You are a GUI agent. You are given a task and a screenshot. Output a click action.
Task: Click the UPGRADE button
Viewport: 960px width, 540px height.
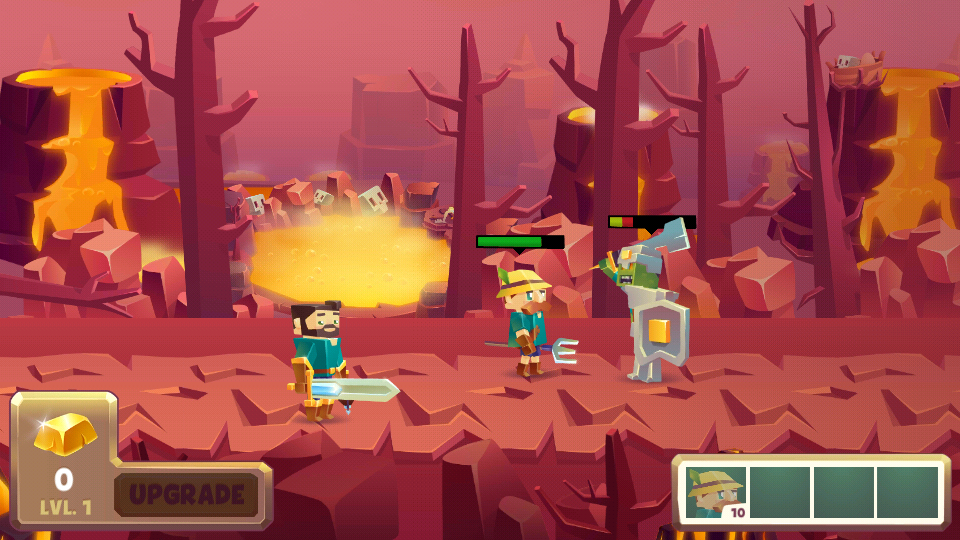coord(187,494)
